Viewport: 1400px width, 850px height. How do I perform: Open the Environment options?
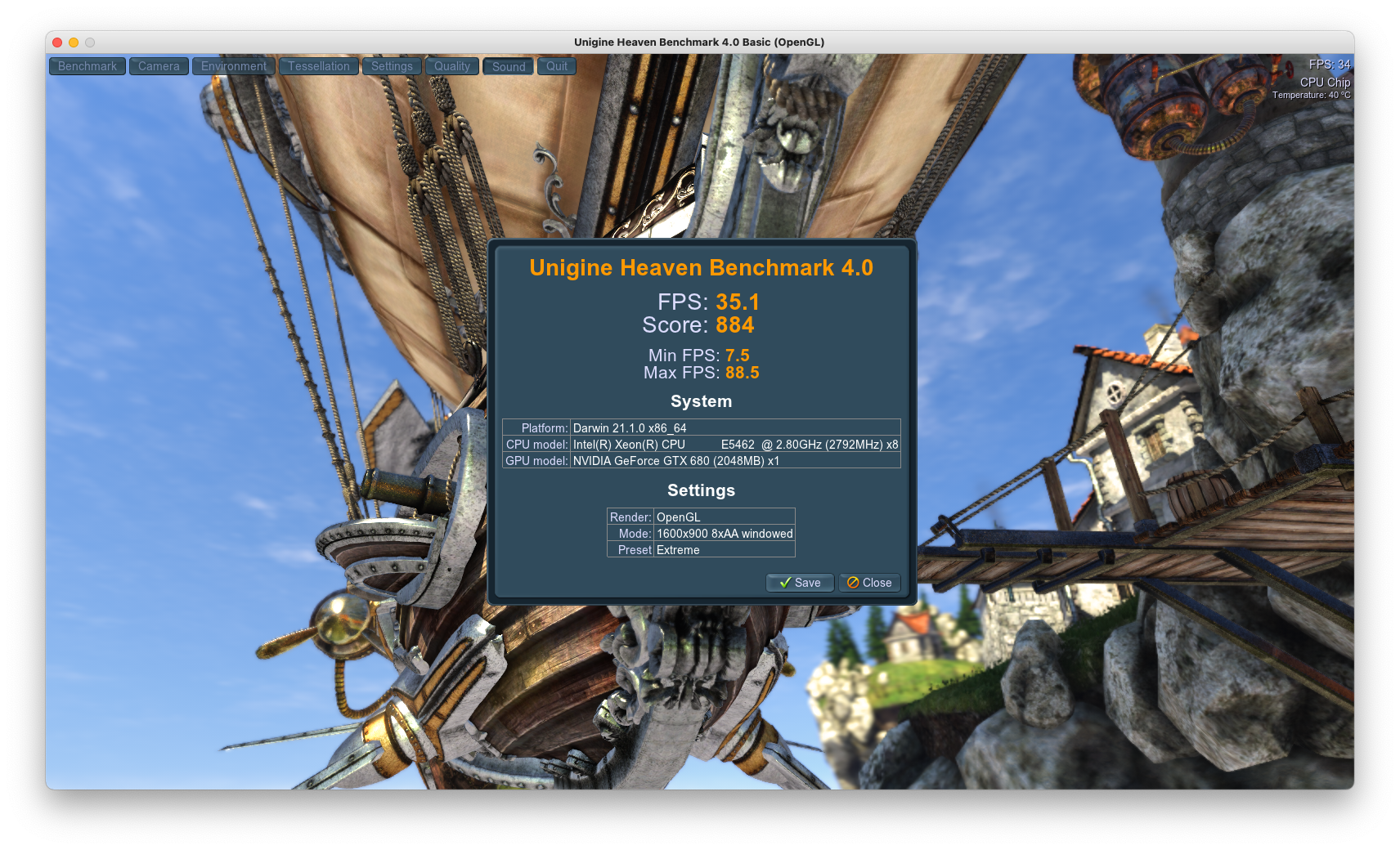pyautogui.click(x=234, y=66)
